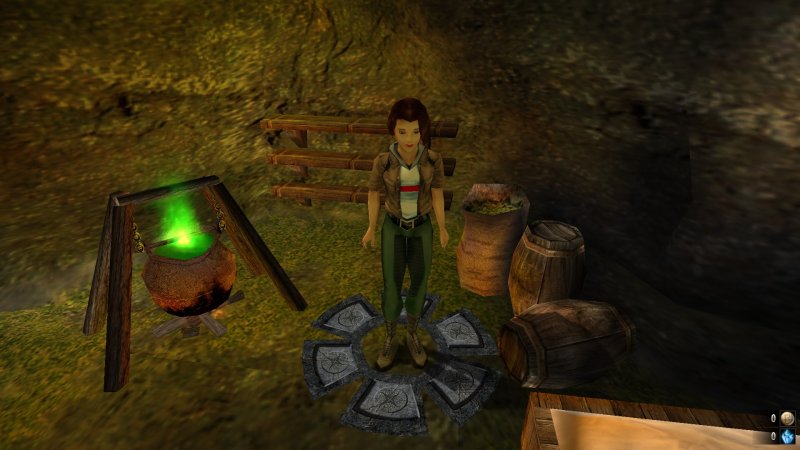The width and height of the screenshot is (800, 450).
Task: Click the blue crystal currency icon
Action: click(x=788, y=437)
